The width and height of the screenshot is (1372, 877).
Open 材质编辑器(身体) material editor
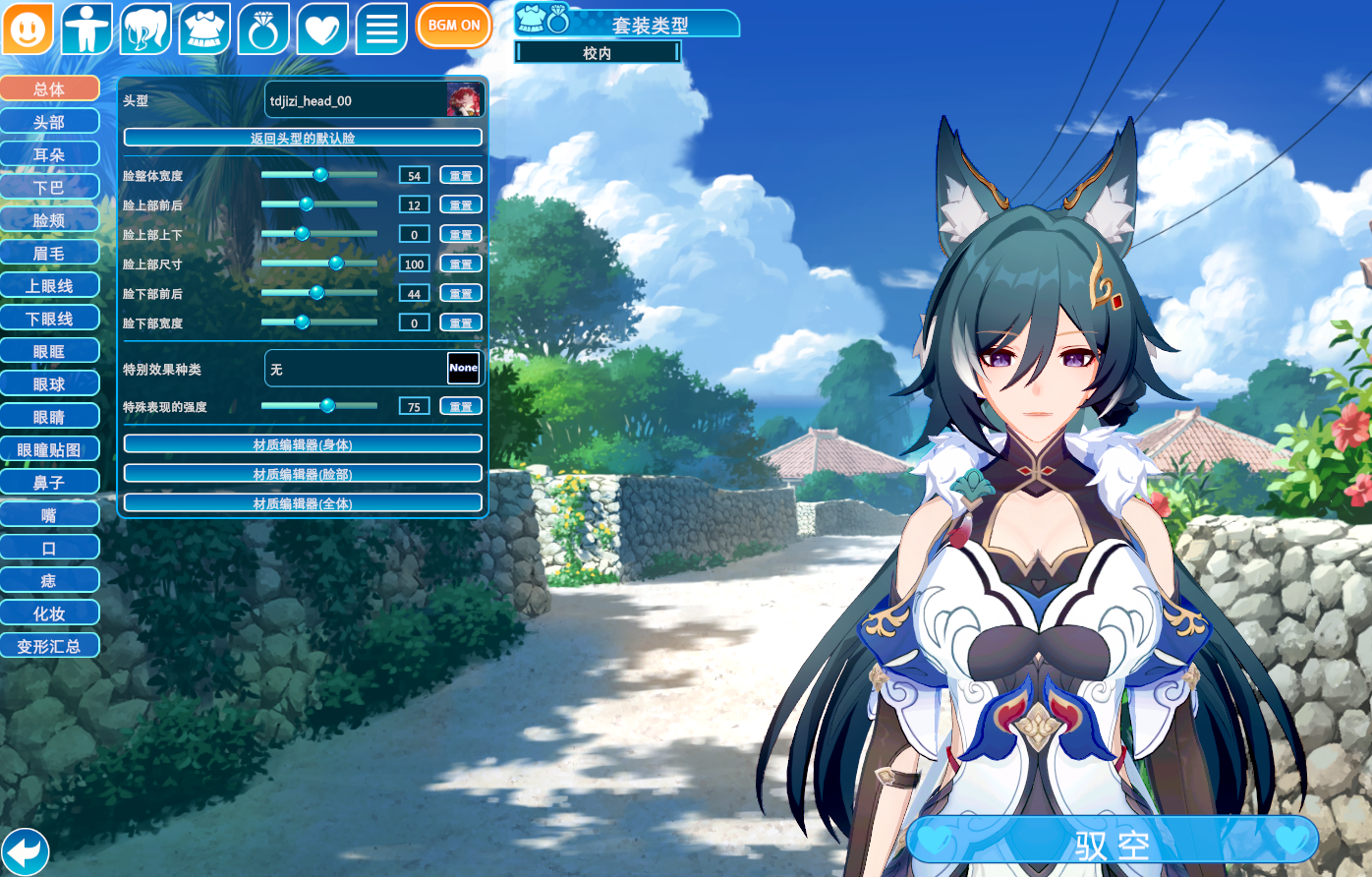(x=303, y=444)
